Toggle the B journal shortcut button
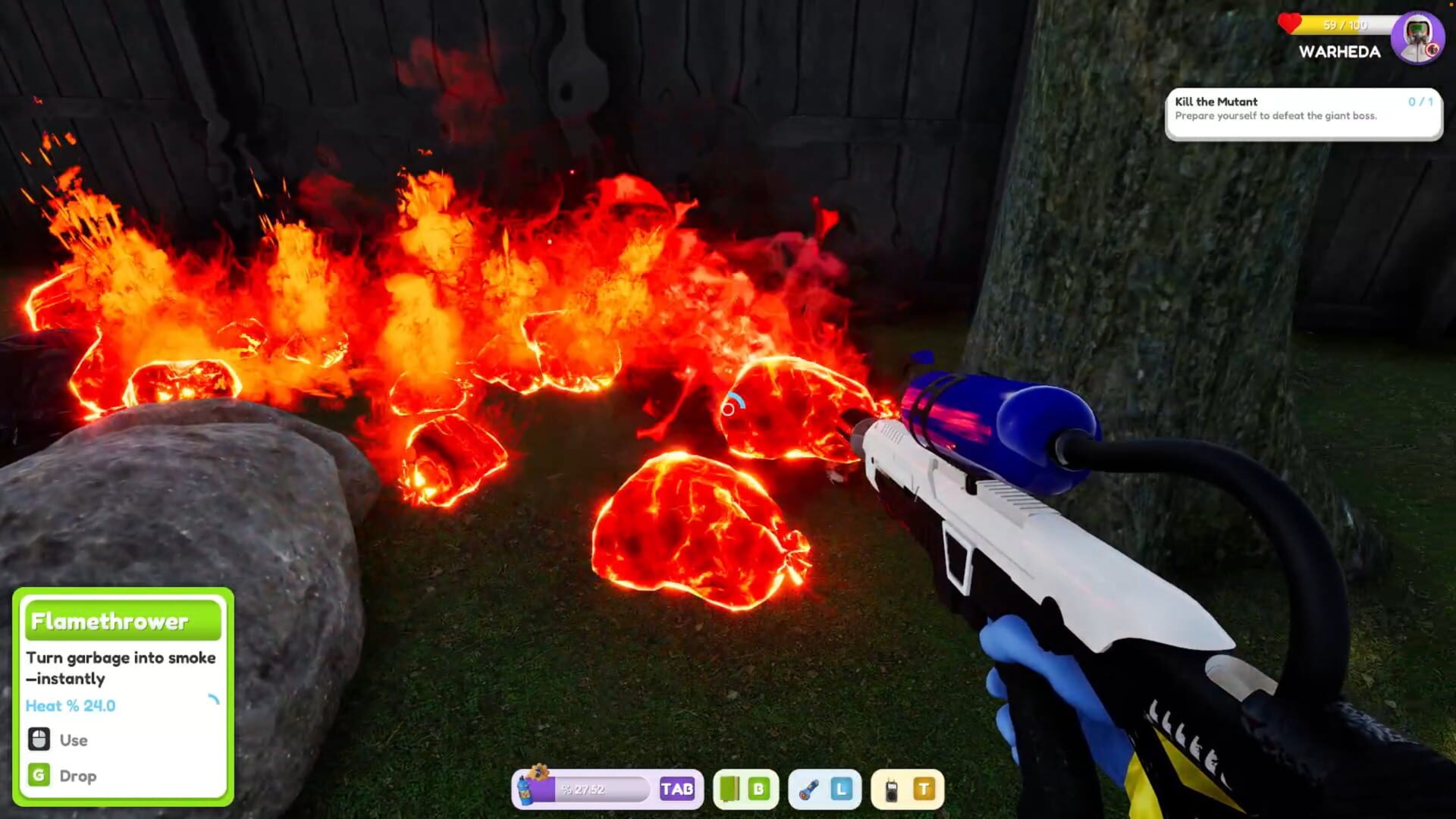This screenshot has height=819, width=1456. point(760,790)
